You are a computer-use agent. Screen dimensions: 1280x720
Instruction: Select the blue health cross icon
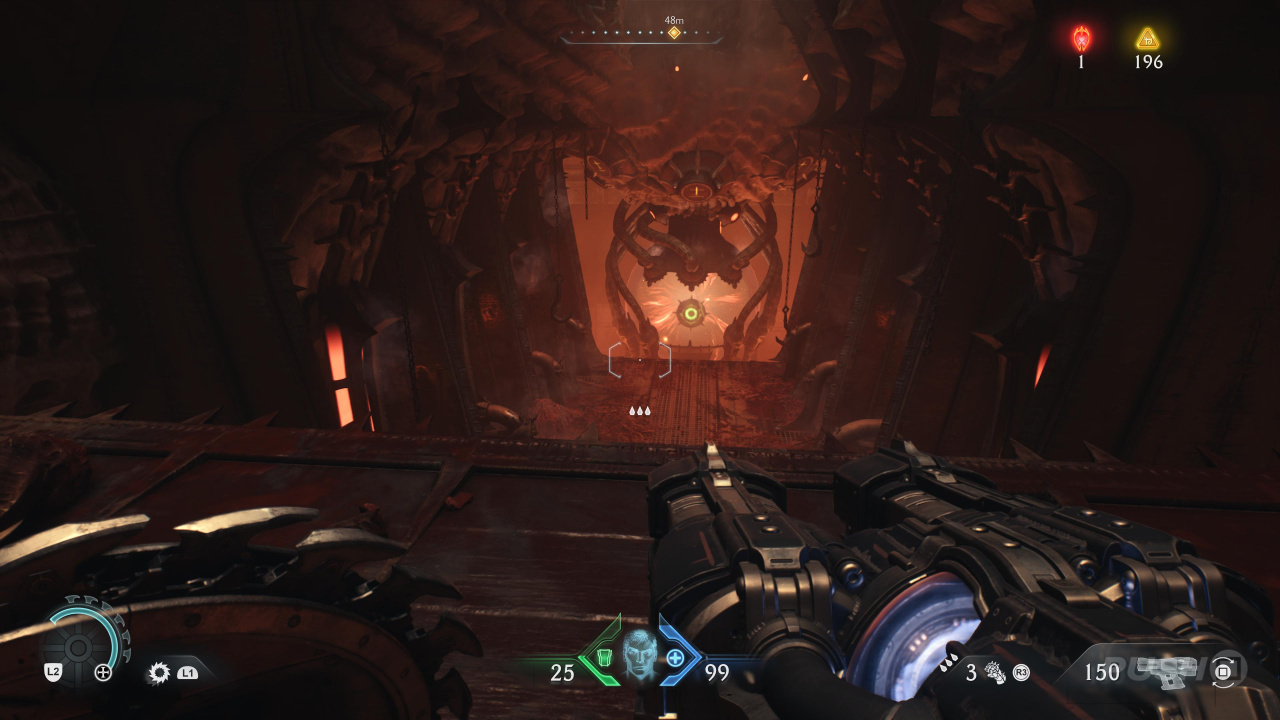[x=675, y=657]
